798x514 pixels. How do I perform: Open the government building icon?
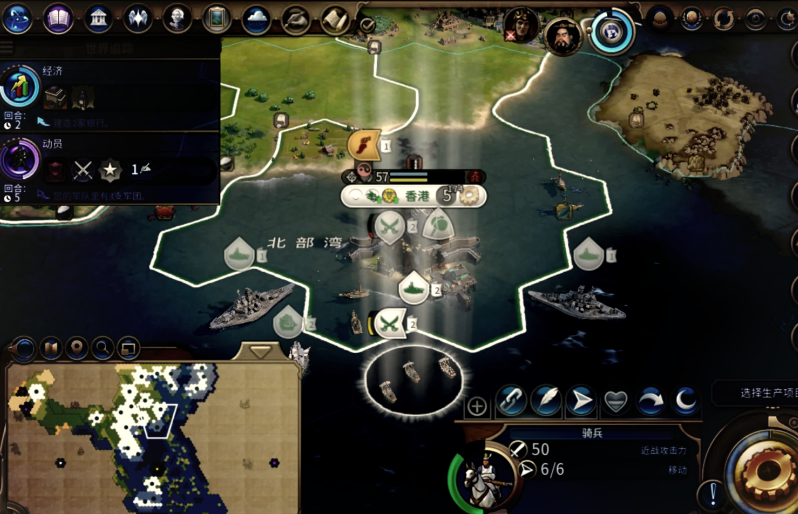pyautogui.click(x=98, y=18)
